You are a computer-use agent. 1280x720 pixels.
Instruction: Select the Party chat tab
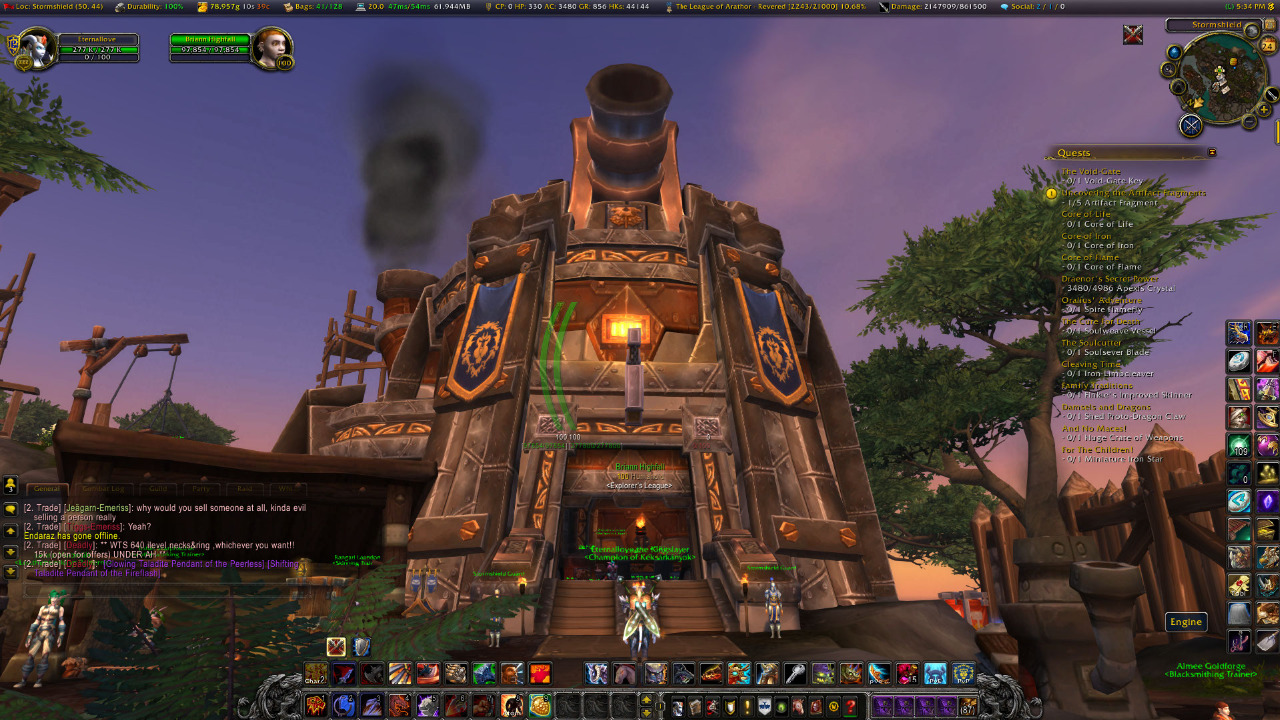[x=201, y=489]
